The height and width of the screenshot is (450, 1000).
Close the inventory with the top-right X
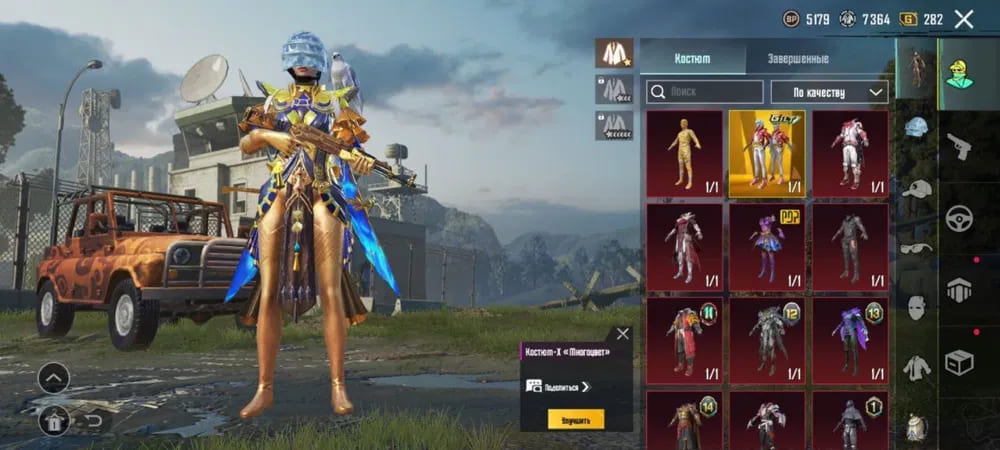[964, 19]
